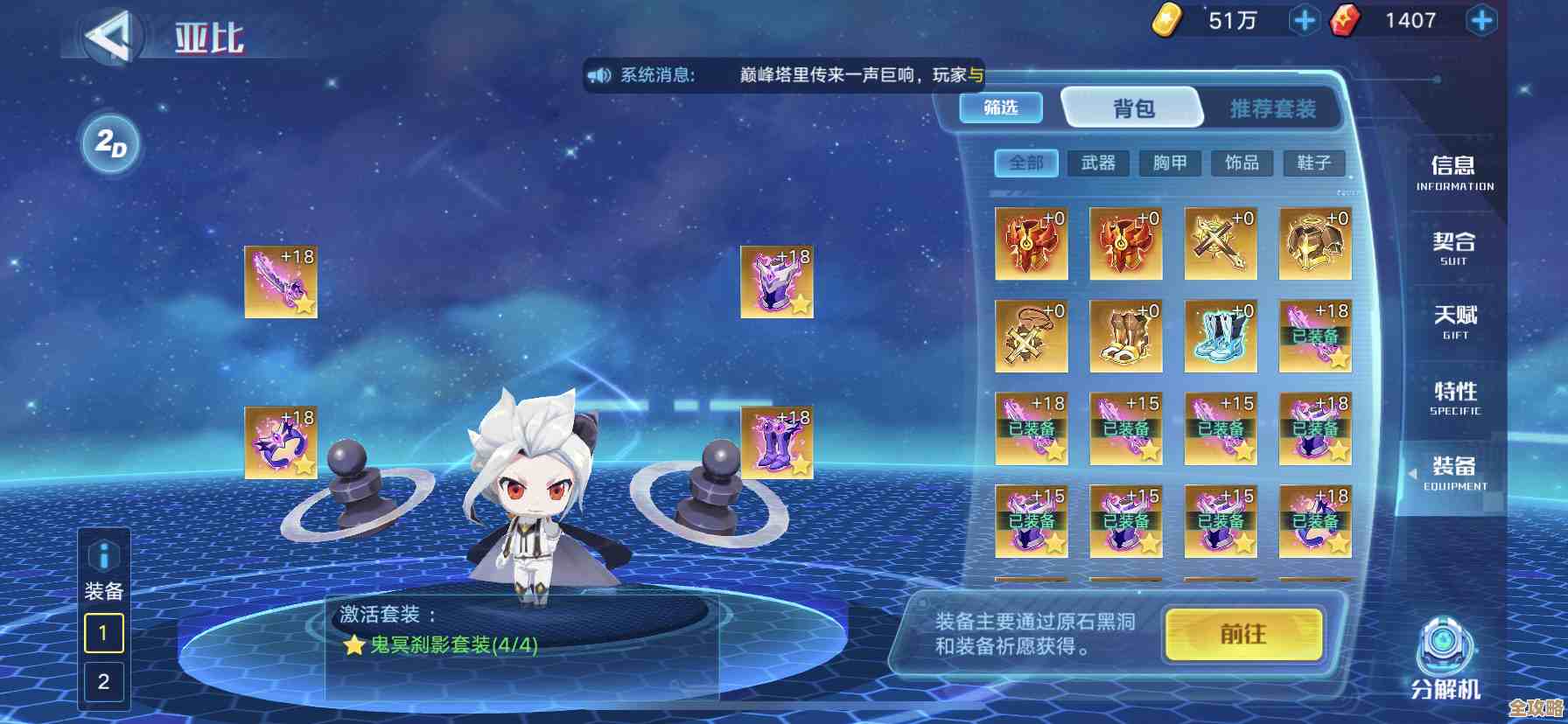Screen dimensions: 1568x724
Task: Open the 信息 sidebar panel
Action: coord(1452,172)
